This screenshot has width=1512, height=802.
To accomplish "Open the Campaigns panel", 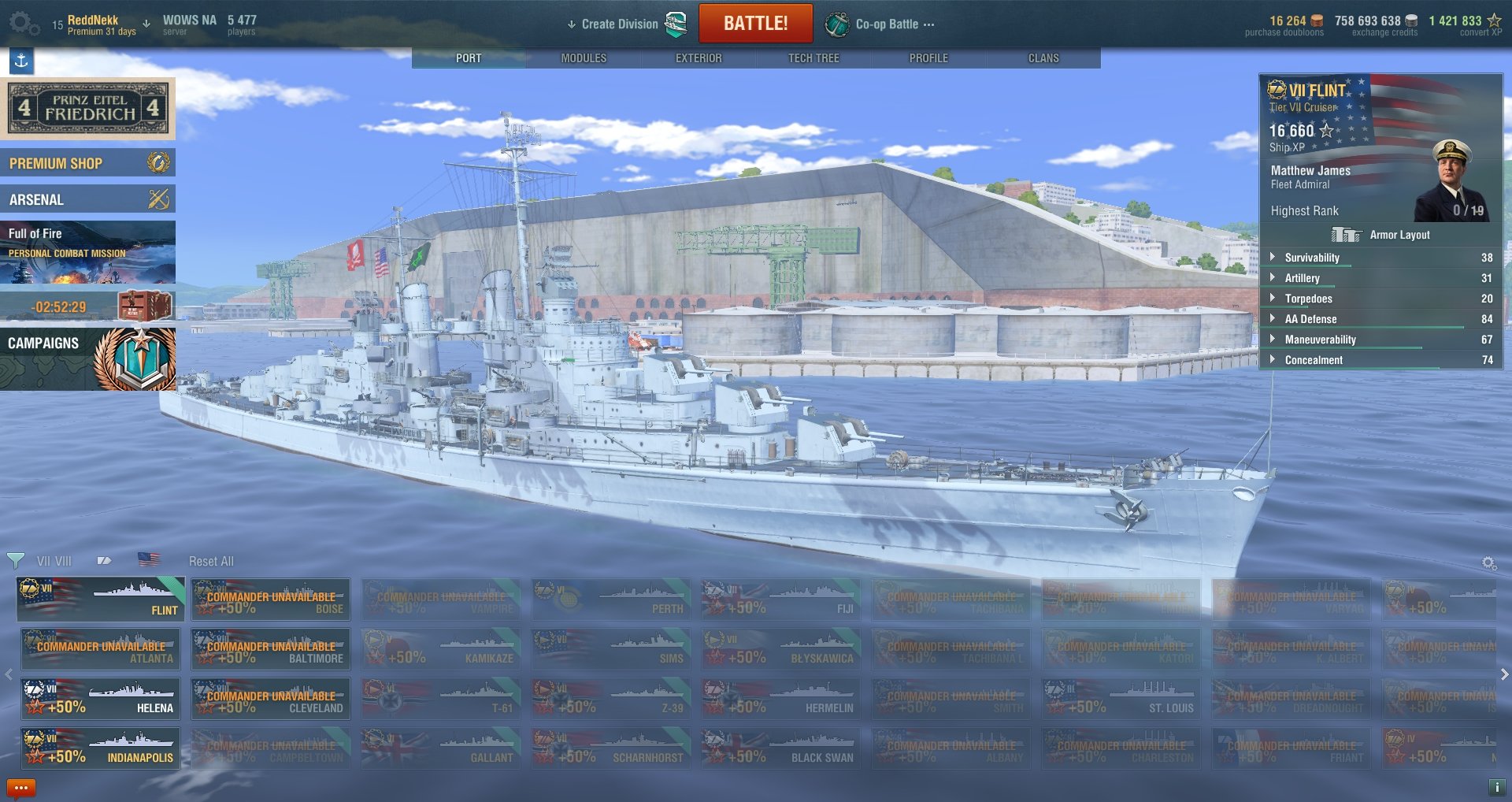I will point(87,358).
